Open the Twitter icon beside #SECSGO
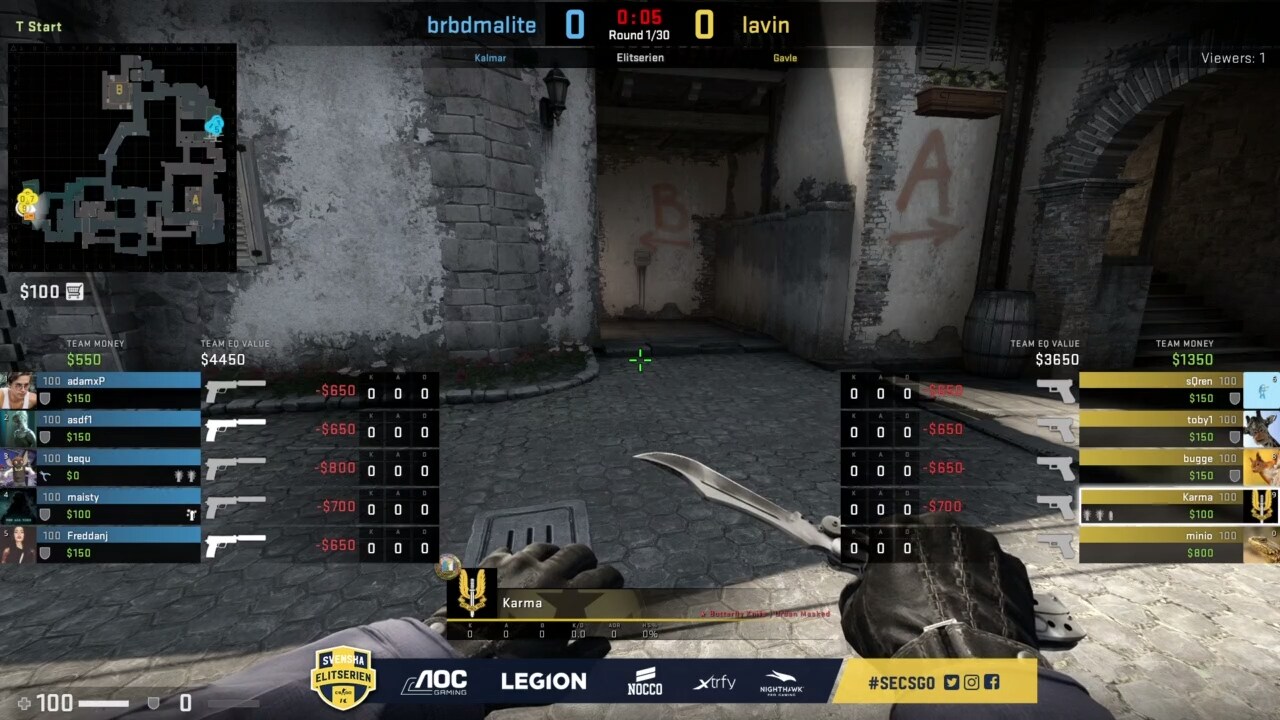Viewport: 1280px width, 720px height. point(951,683)
